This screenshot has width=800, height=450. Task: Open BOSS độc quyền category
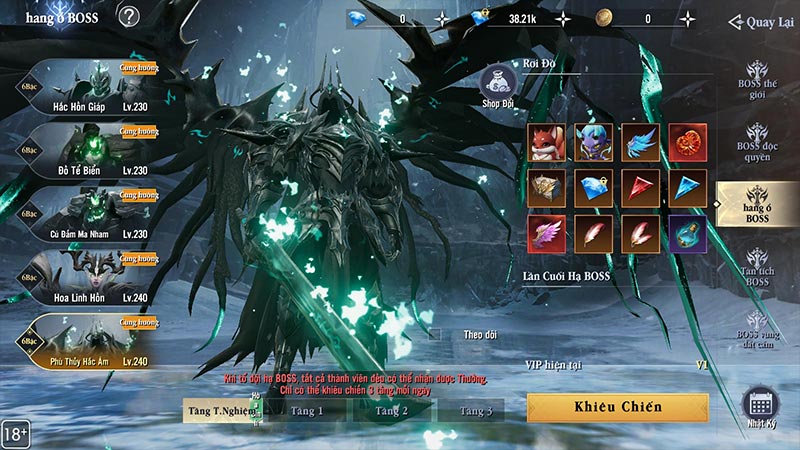click(x=757, y=140)
